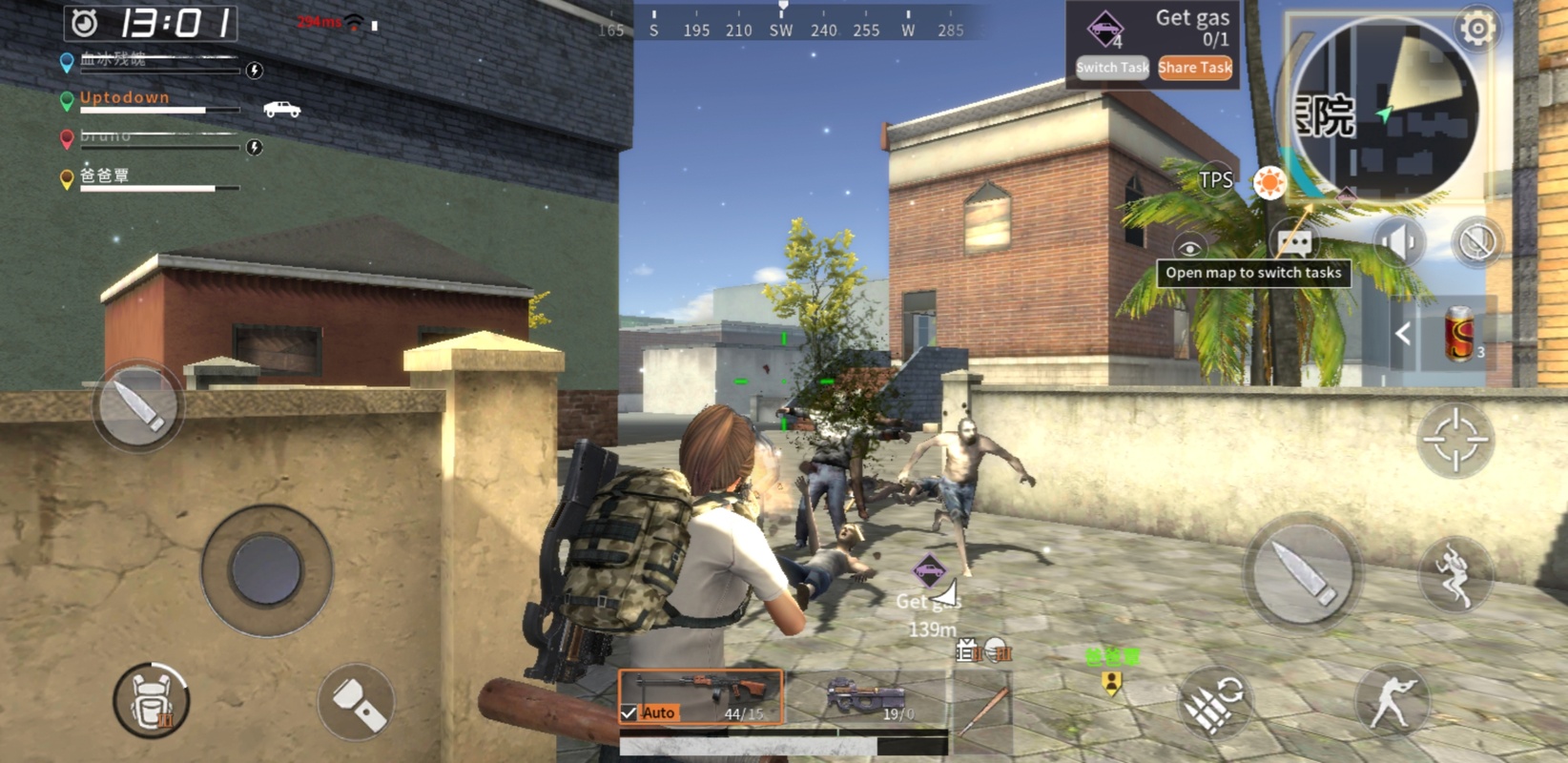
Task: Expand the item list arrow
Action: pos(1403,335)
